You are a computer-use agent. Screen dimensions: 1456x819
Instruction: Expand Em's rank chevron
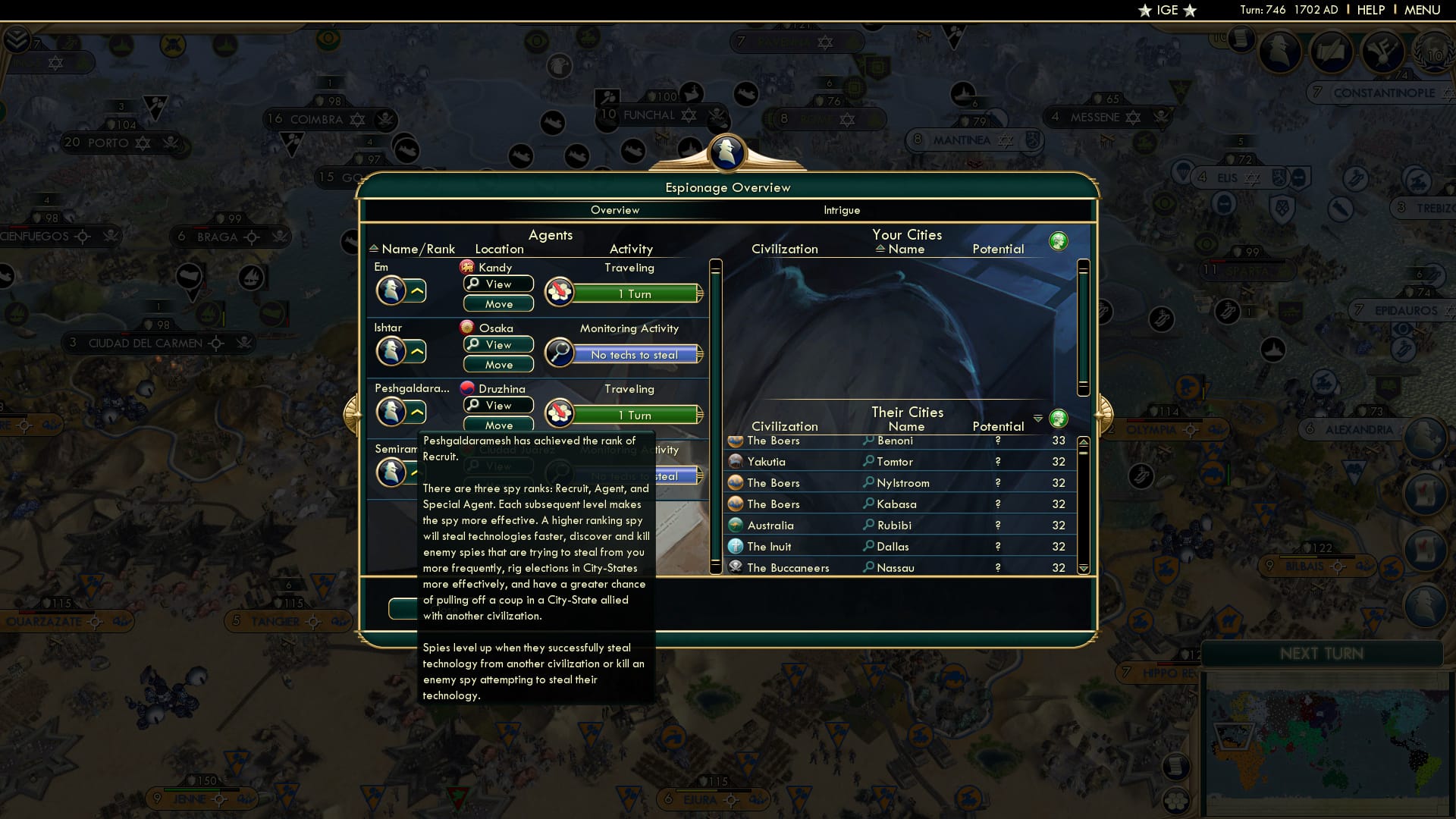pyautogui.click(x=417, y=290)
